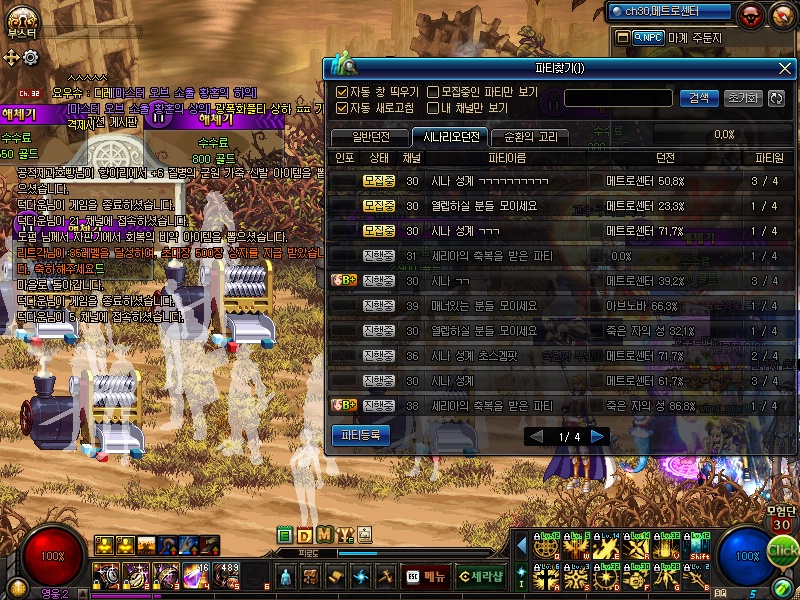Focus the party search text field
Viewport: 800px width, 600px height.
tap(617, 98)
